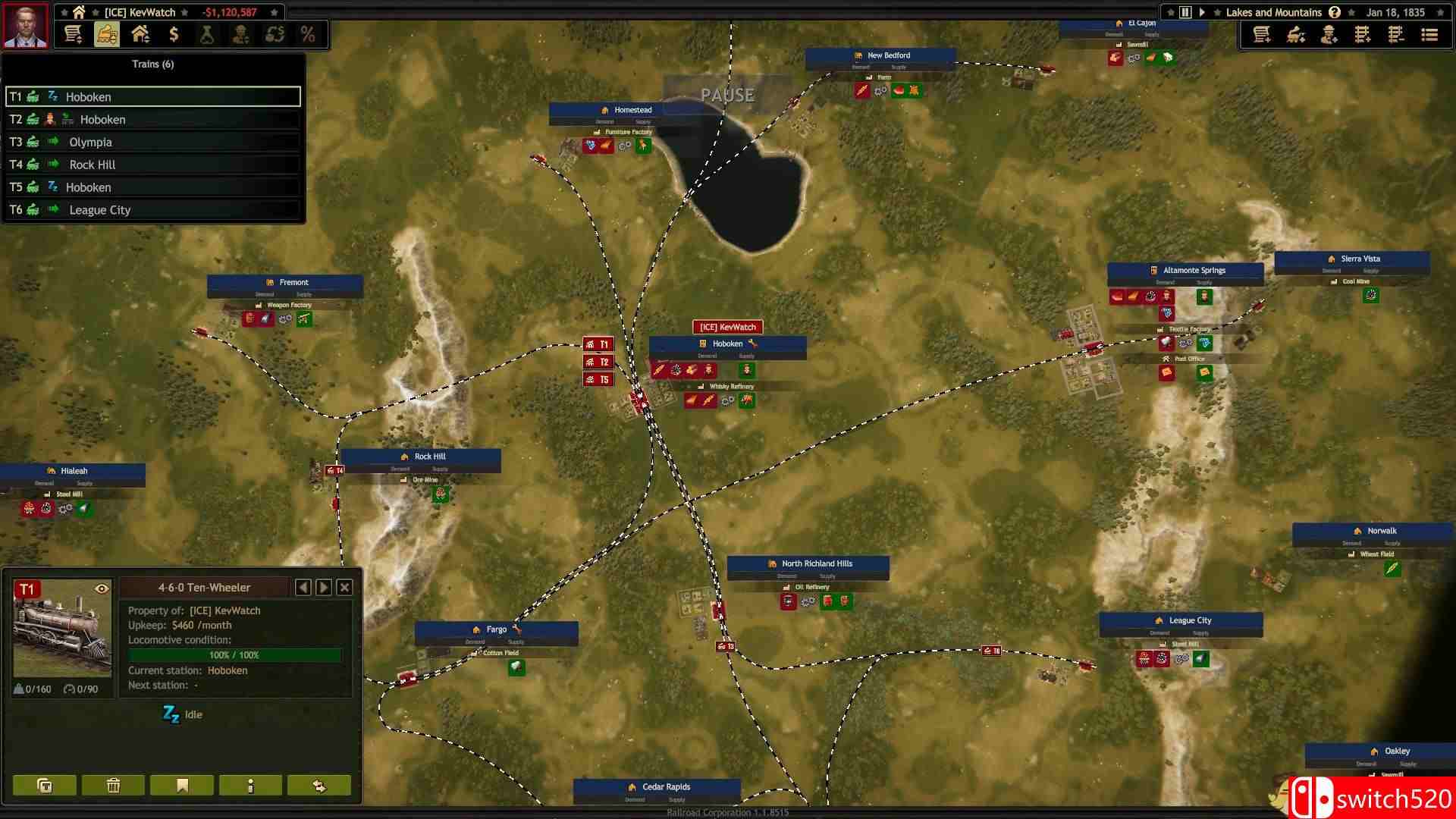Select the buy locomotive icon on the right toolbar

pyautogui.click(x=1296, y=34)
